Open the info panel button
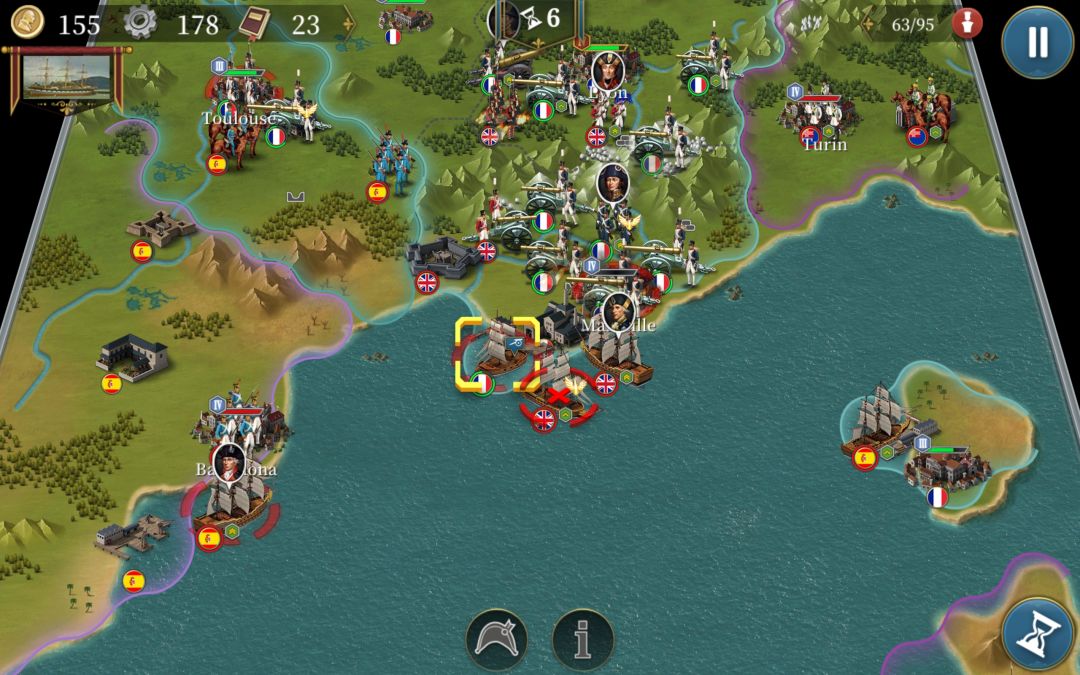1080x675 pixels. [x=583, y=640]
